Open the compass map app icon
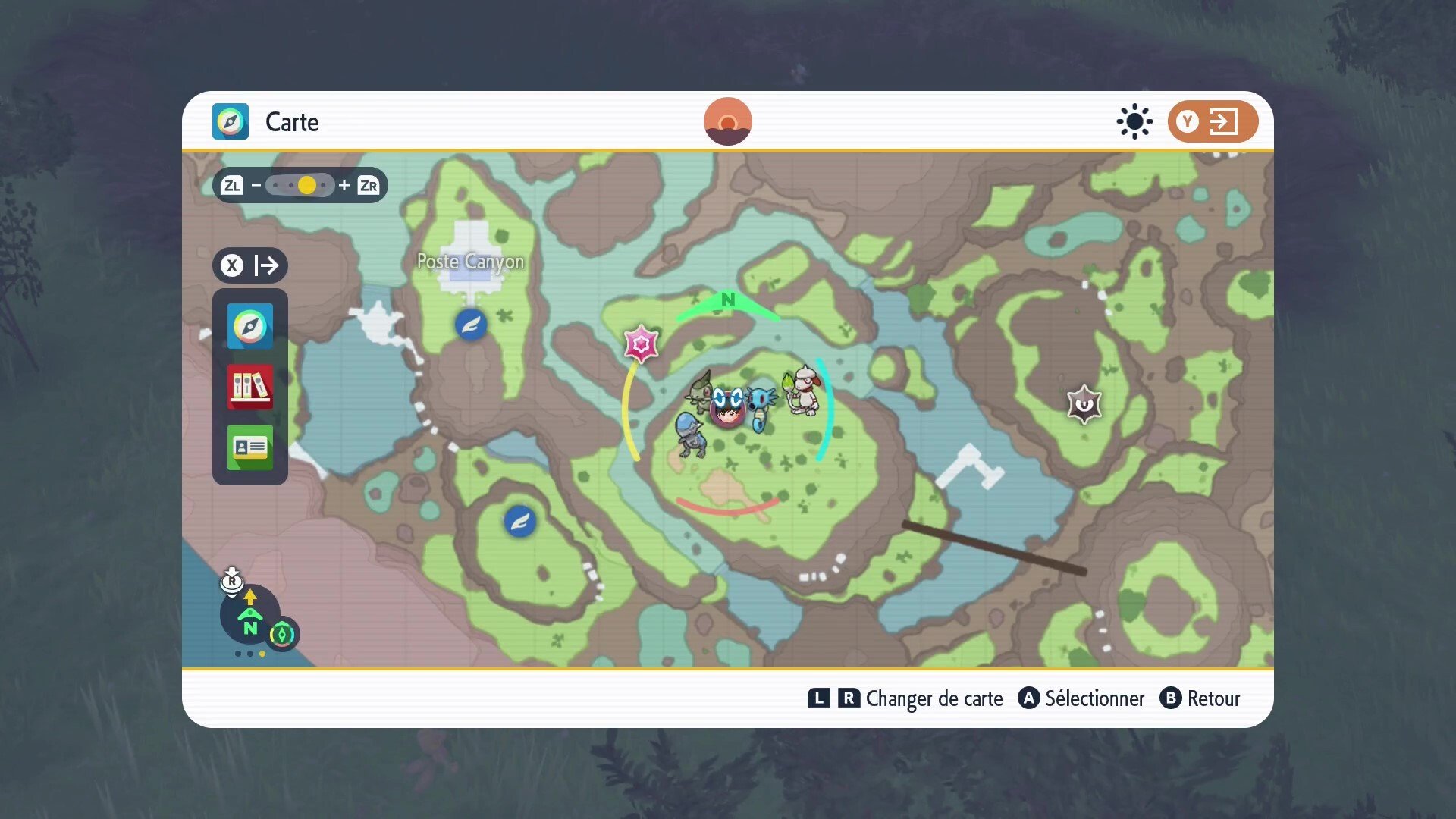 249,327
